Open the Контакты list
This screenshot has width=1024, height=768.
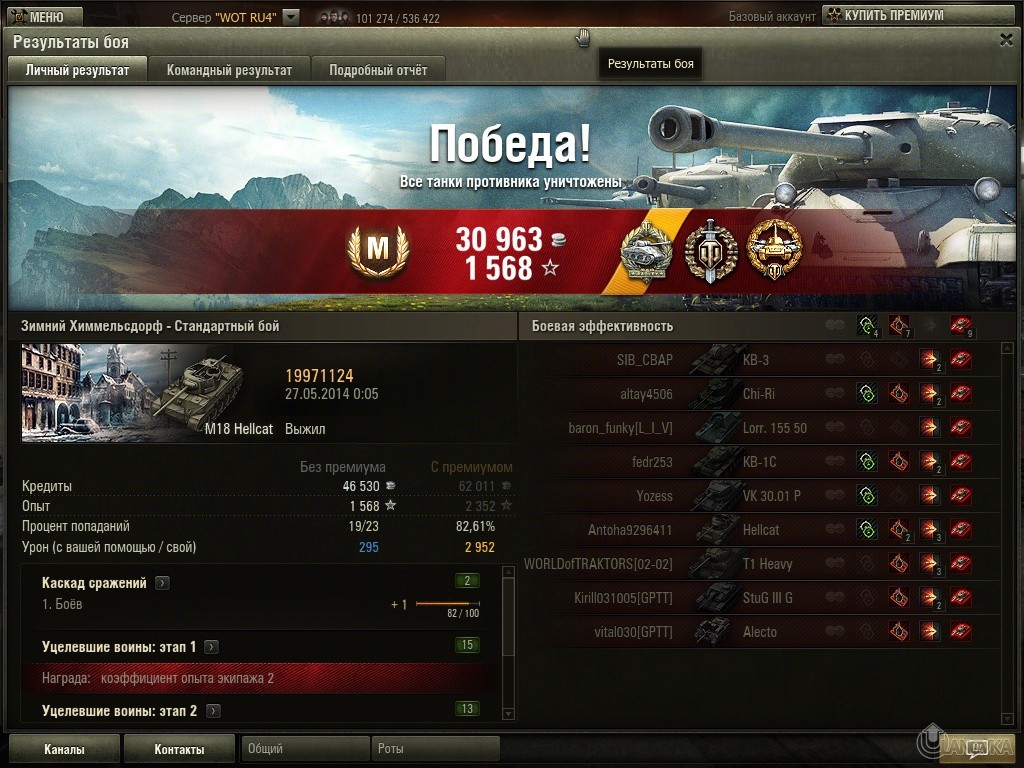(179, 749)
